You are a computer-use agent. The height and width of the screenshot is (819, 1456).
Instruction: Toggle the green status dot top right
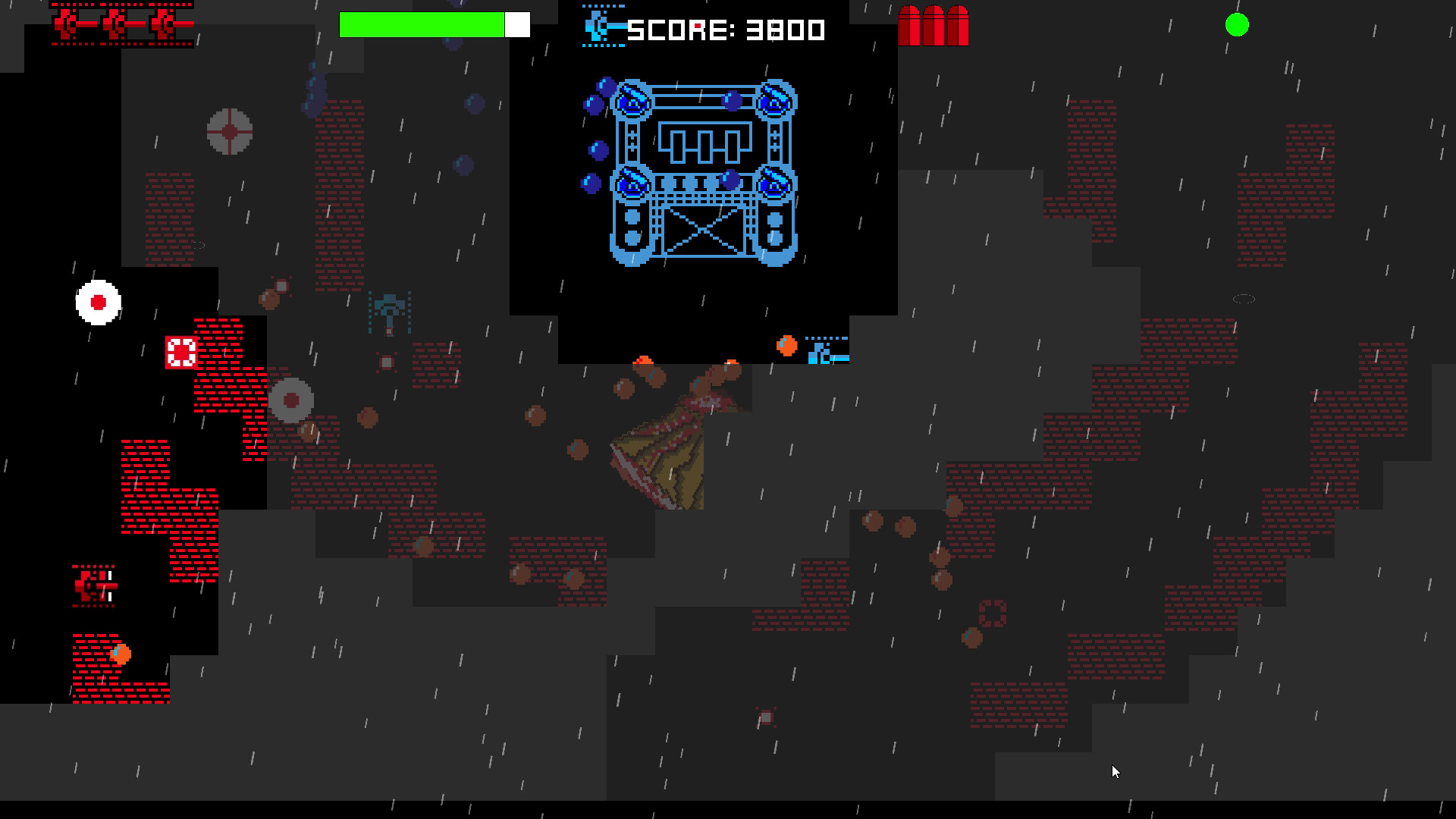pyautogui.click(x=1237, y=25)
